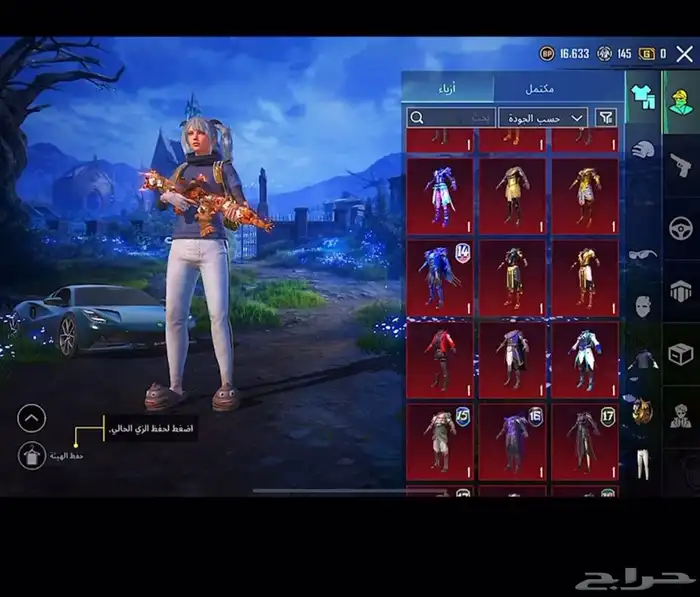700x597 pixels.
Task: Open the filter funnel button
Action: [x=606, y=118]
